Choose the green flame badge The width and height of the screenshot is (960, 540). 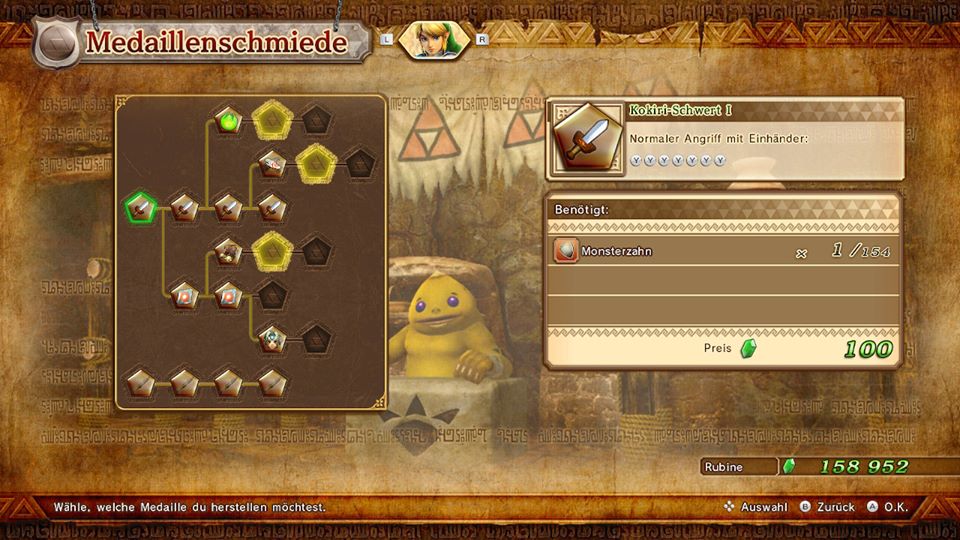tap(229, 122)
